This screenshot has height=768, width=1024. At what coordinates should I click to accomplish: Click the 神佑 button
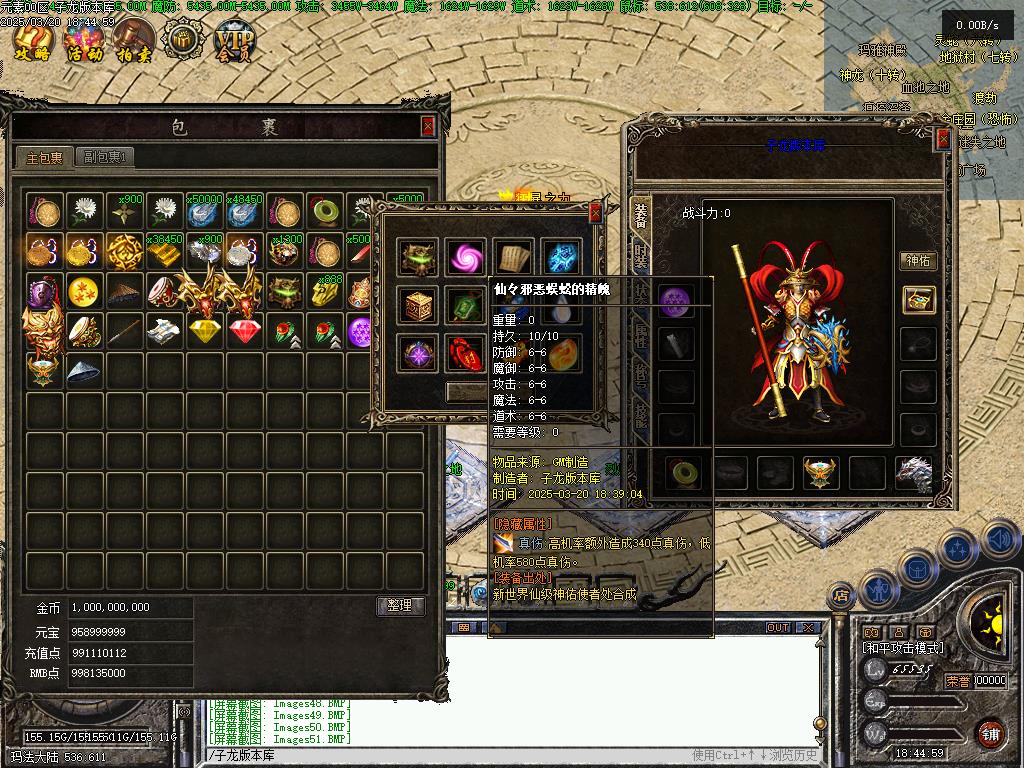pos(917,261)
